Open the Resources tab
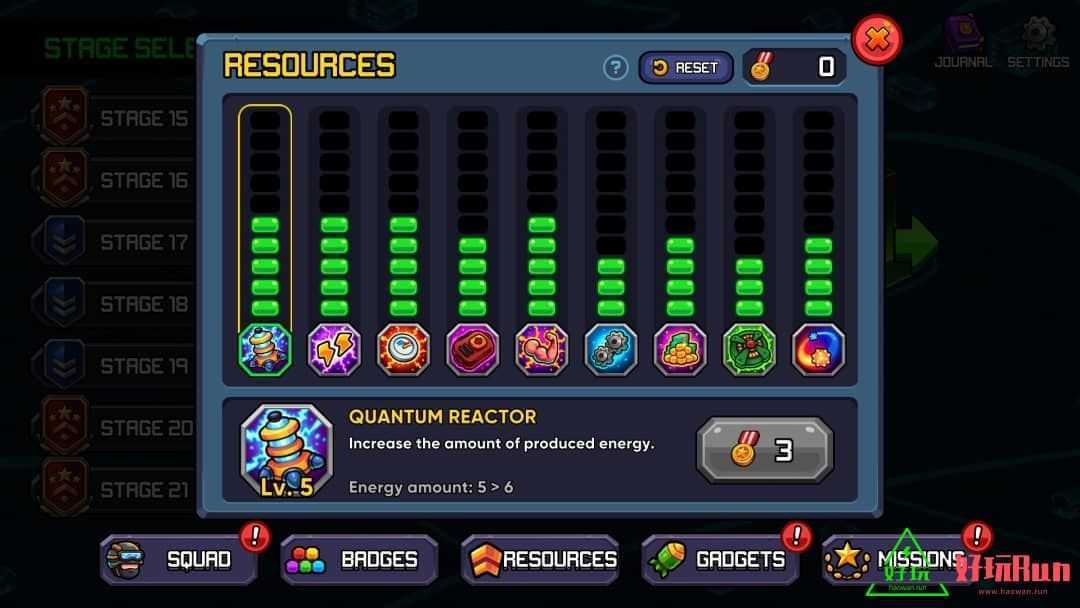This screenshot has width=1080, height=608. [540, 559]
